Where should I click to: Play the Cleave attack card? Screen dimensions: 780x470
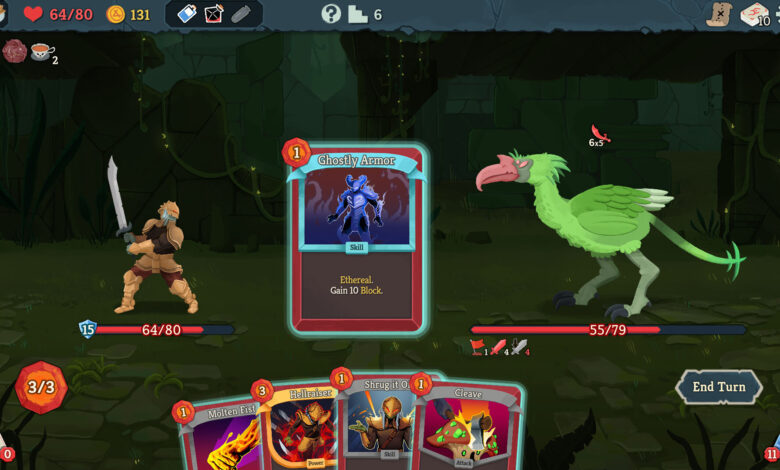468,428
